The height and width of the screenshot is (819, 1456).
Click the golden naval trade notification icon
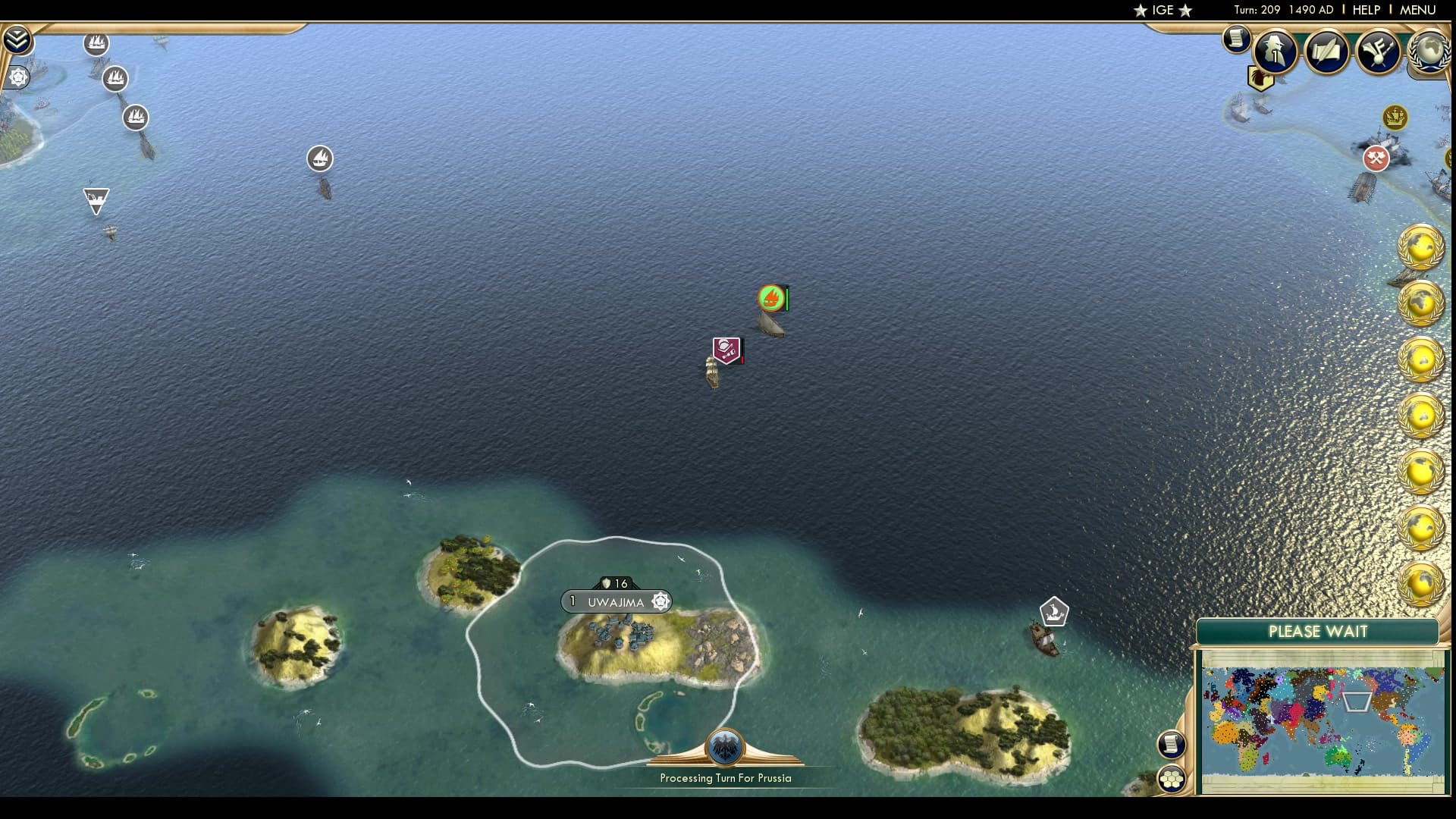click(1394, 118)
